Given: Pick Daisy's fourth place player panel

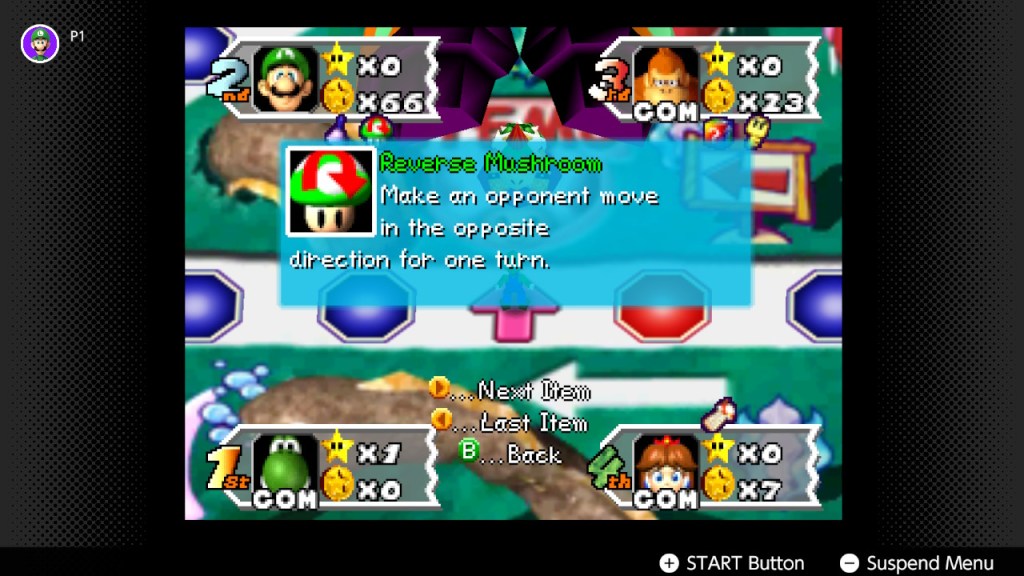Looking at the screenshot, I should tap(712, 467).
